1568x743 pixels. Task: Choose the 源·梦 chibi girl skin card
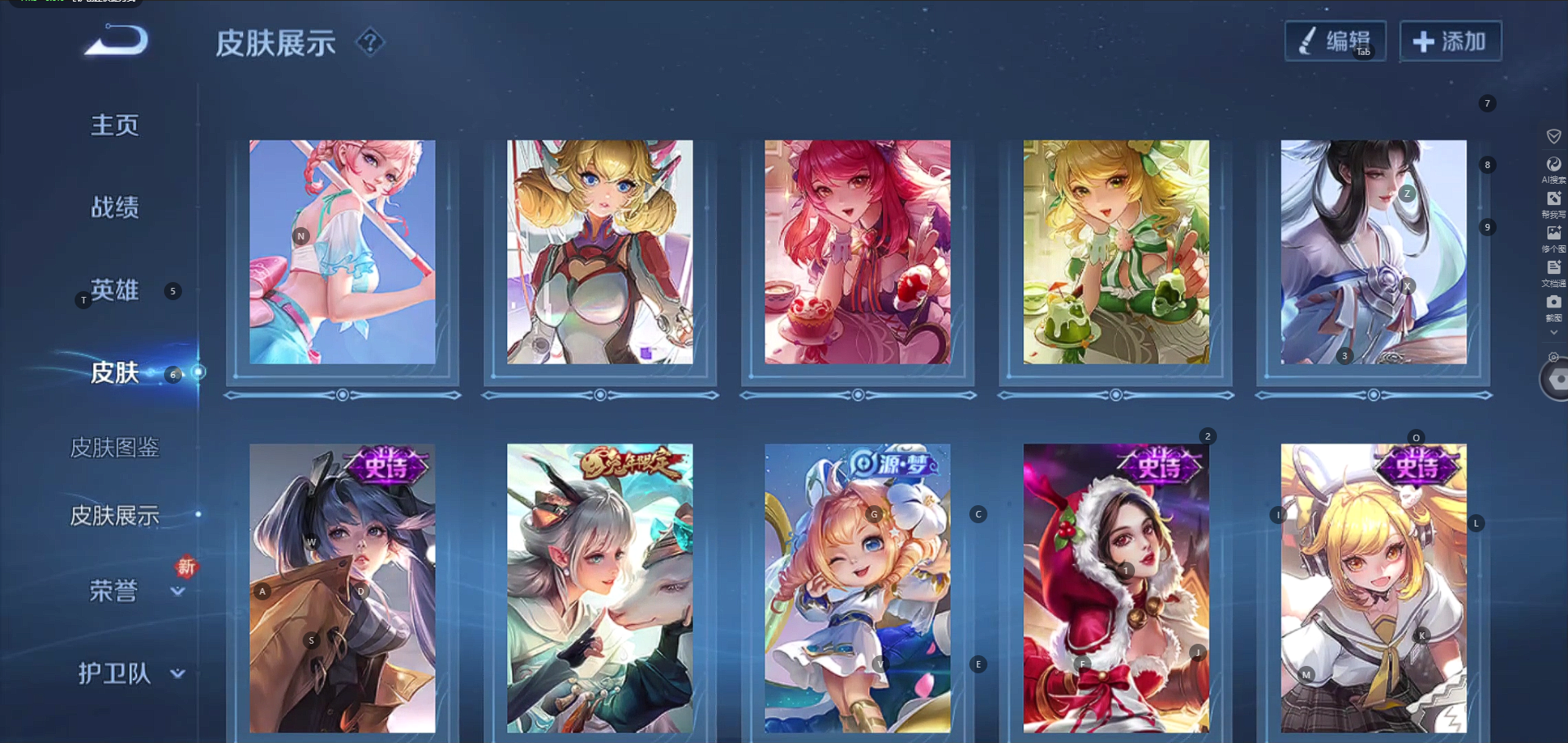click(x=857, y=588)
